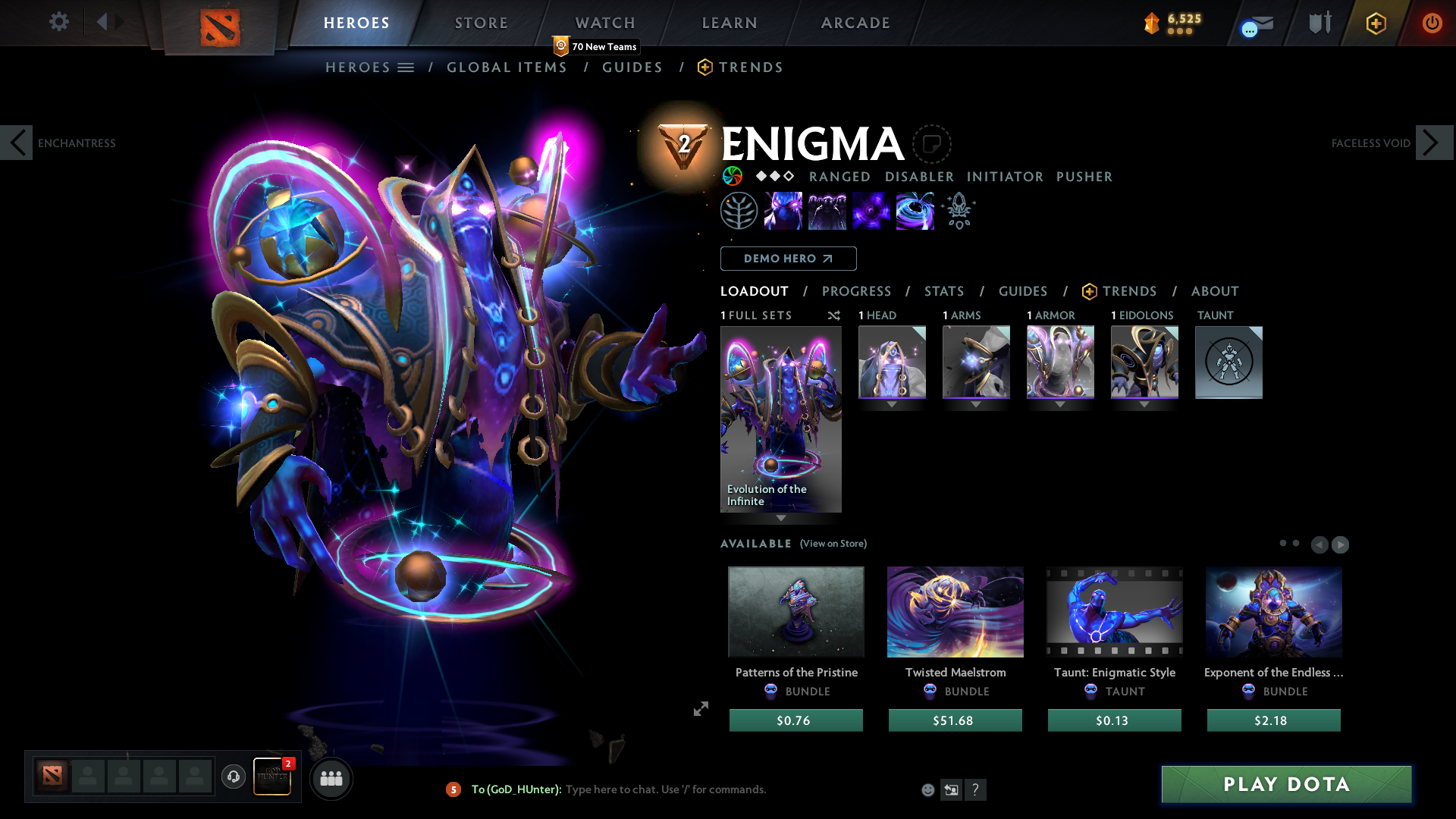
Task: Expand the Evolution of the Infinite set chevron
Action: coord(780,519)
